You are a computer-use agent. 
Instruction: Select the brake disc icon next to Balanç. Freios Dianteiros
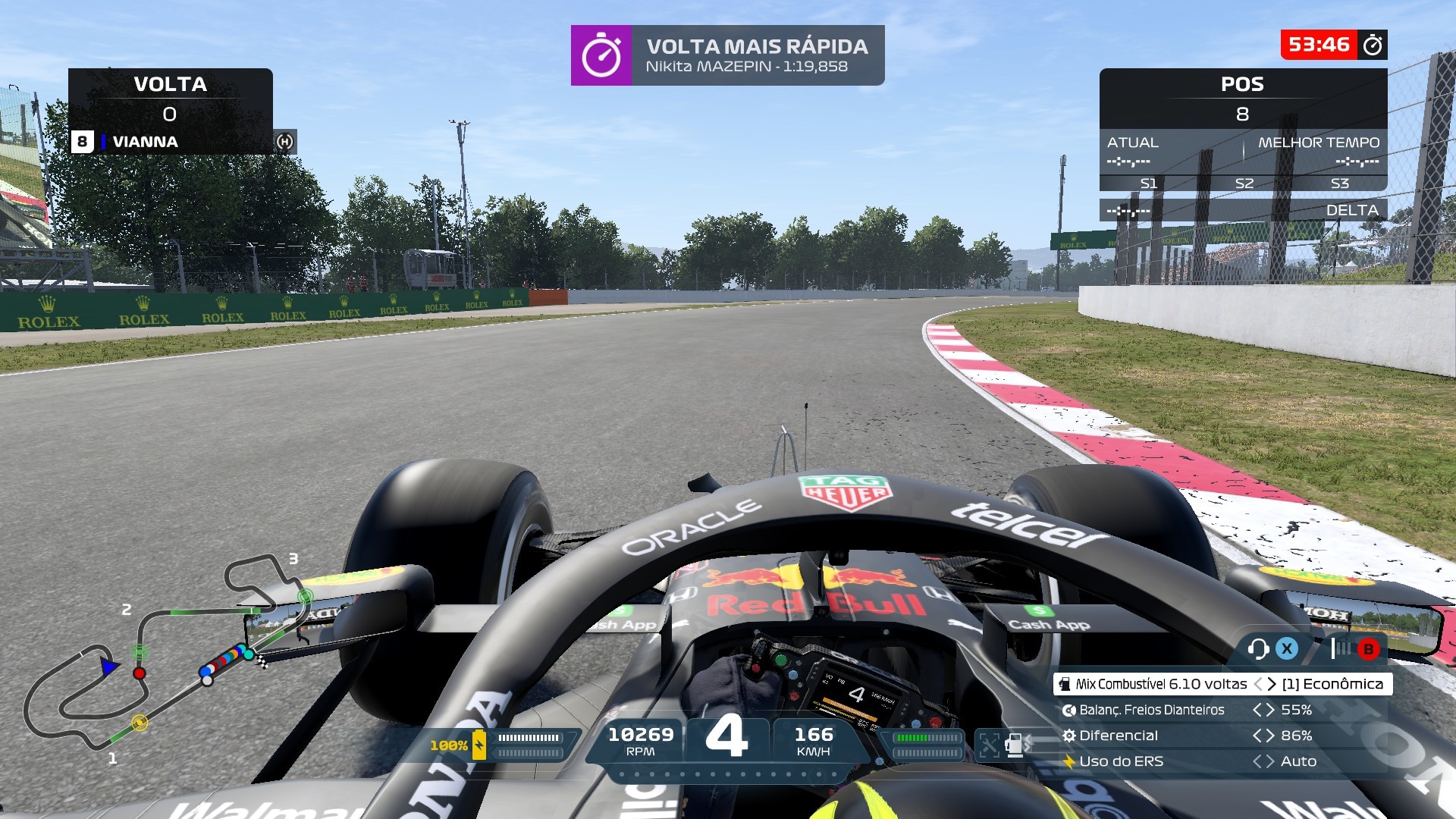[x=1069, y=711]
